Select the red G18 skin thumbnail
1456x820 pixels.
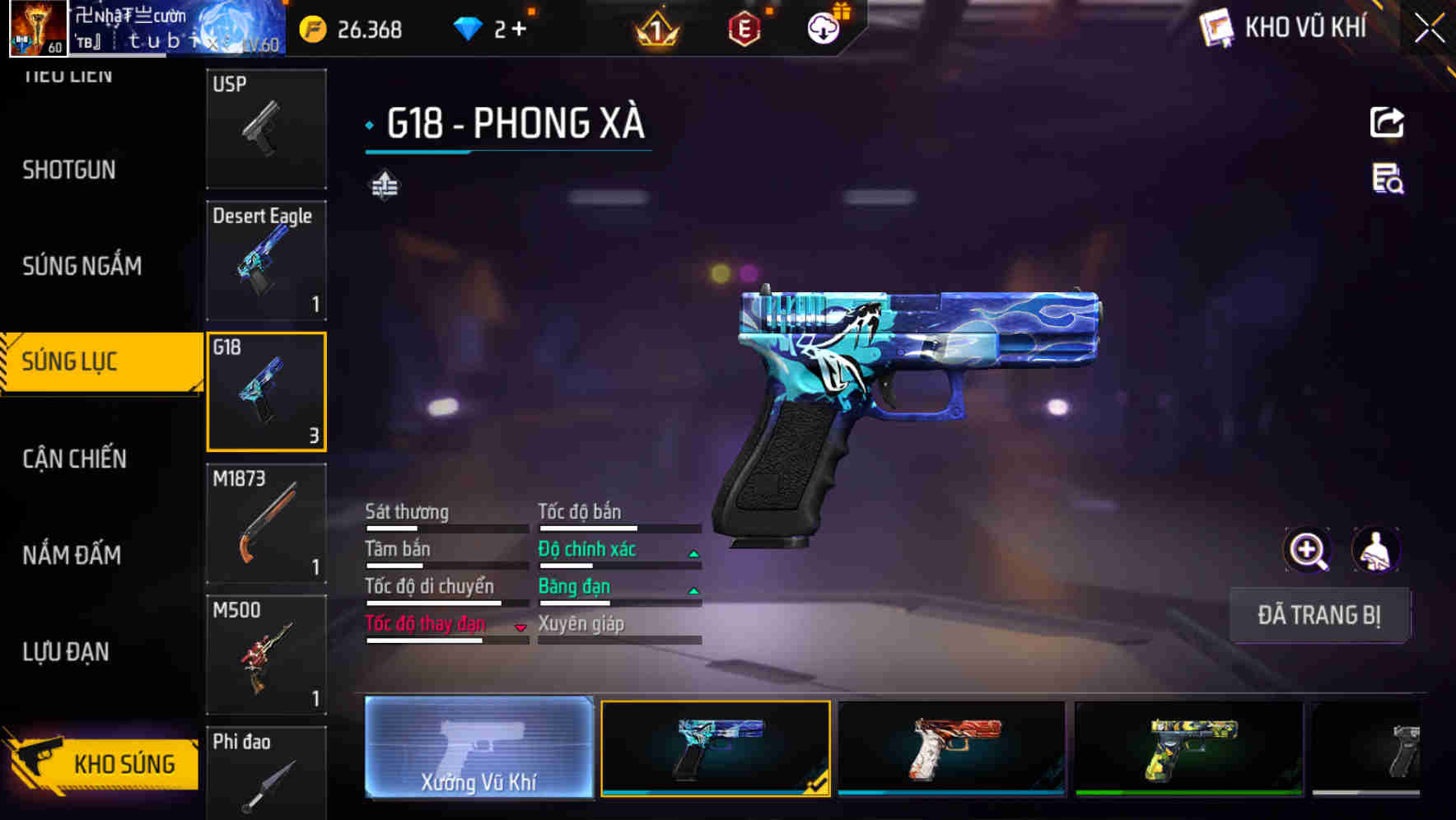(951, 749)
